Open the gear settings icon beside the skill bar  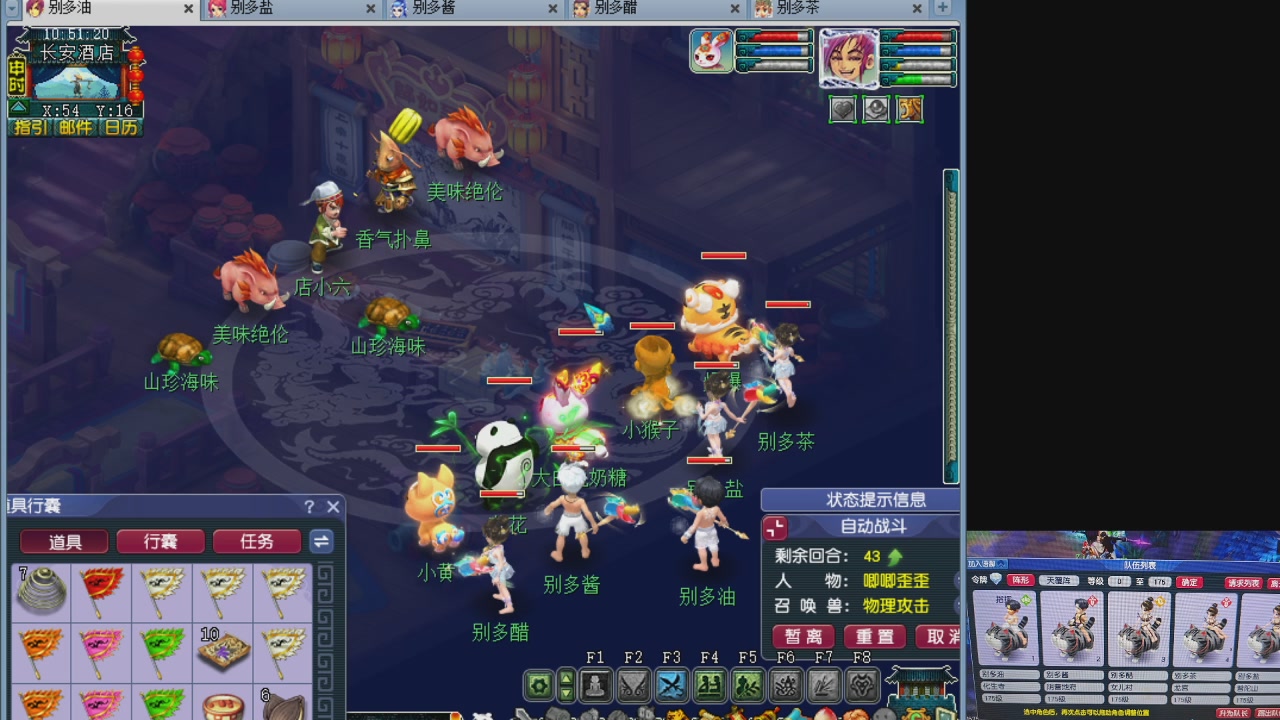pos(538,685)
